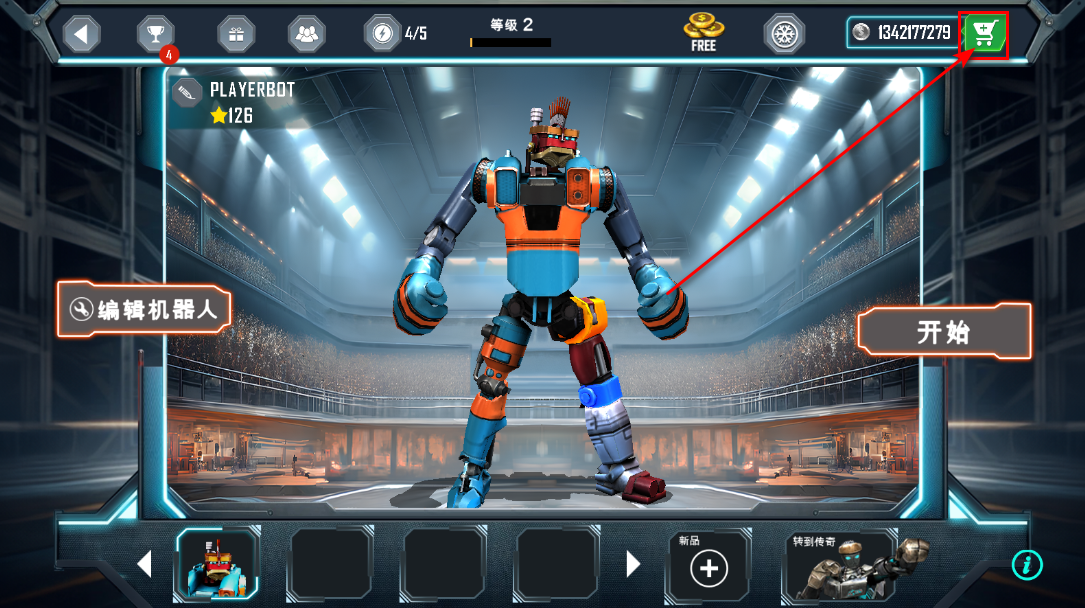Image resolution: width=1085 pixels, height=608 pixels.
Task: Open the friends group icon
Action: [x=307, y=34]
